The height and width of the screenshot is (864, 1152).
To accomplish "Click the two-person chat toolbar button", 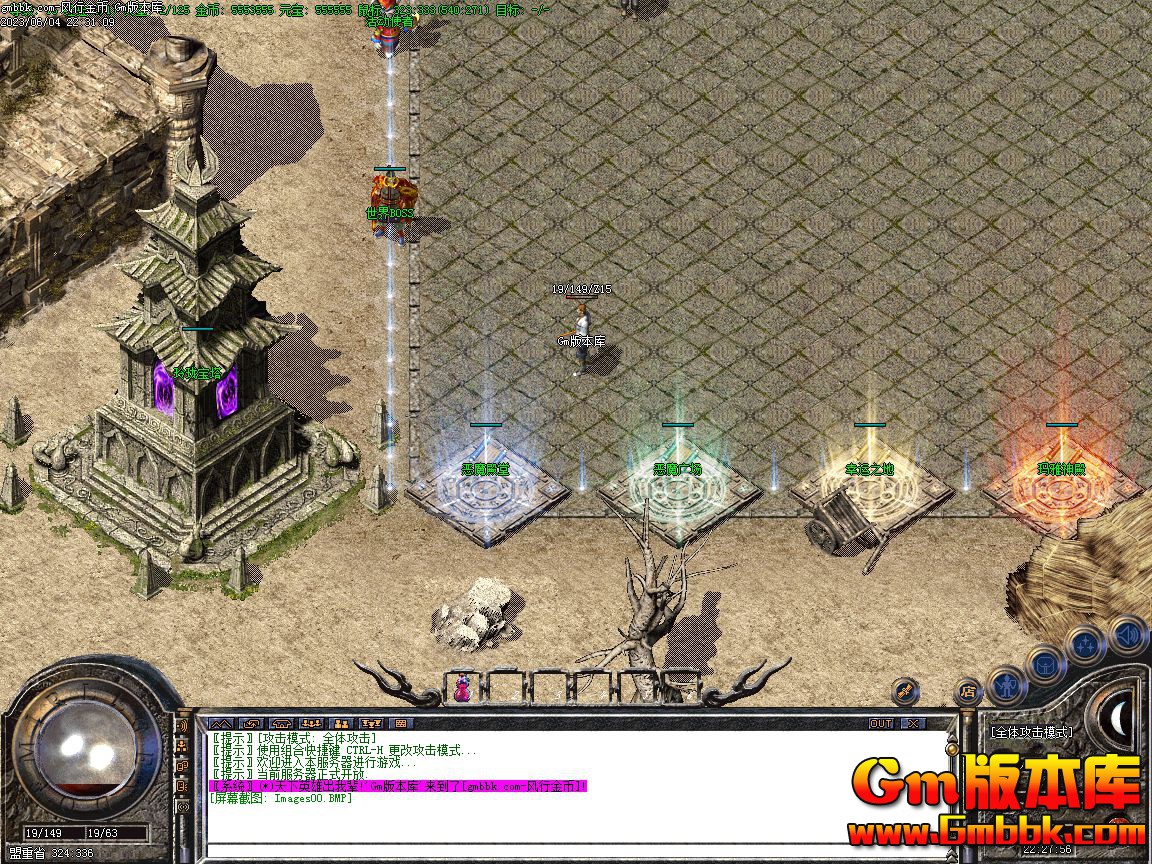I will [x=341, y=723].
